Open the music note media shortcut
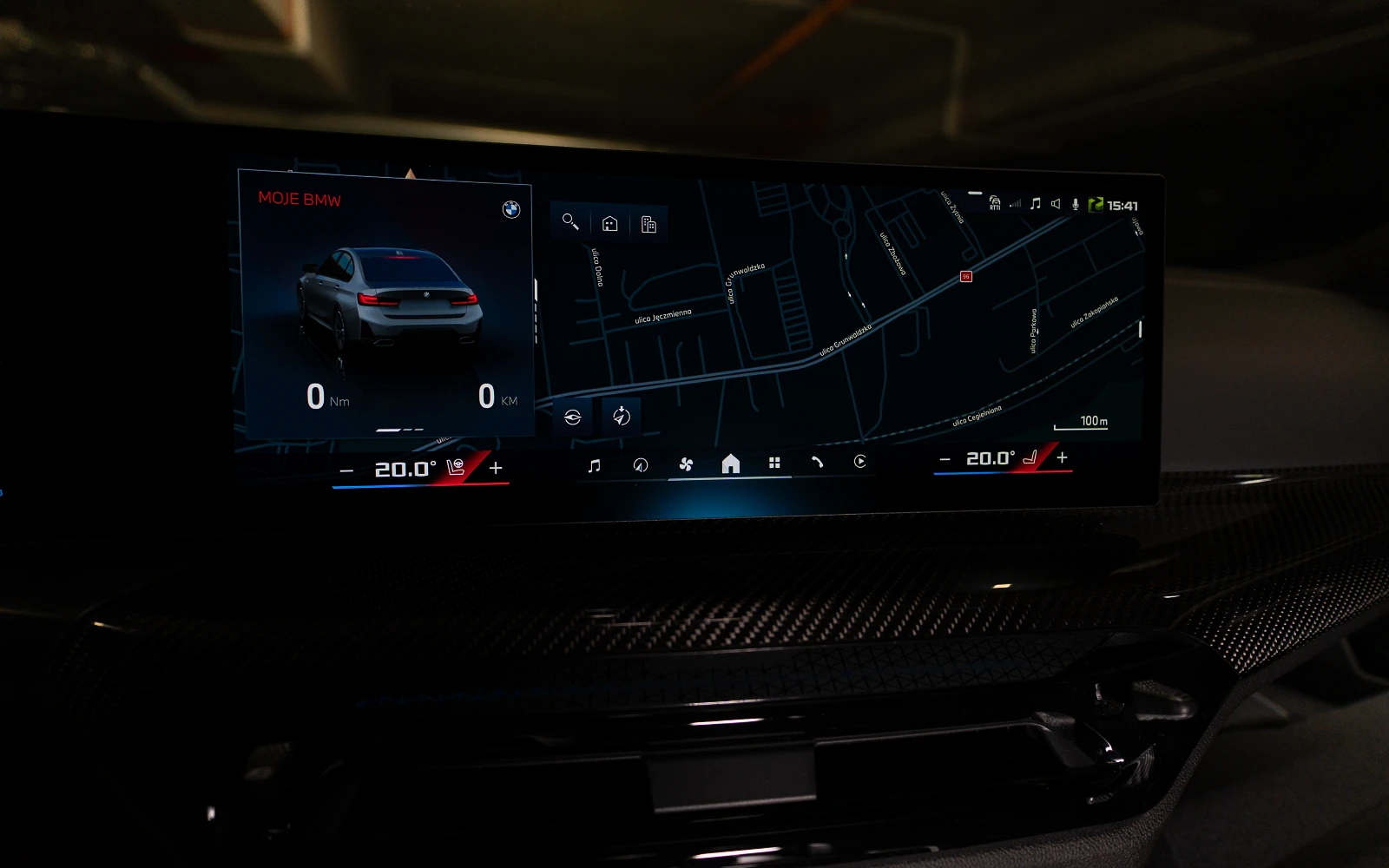Screen dimensions: 1389x868 point(594,466)
